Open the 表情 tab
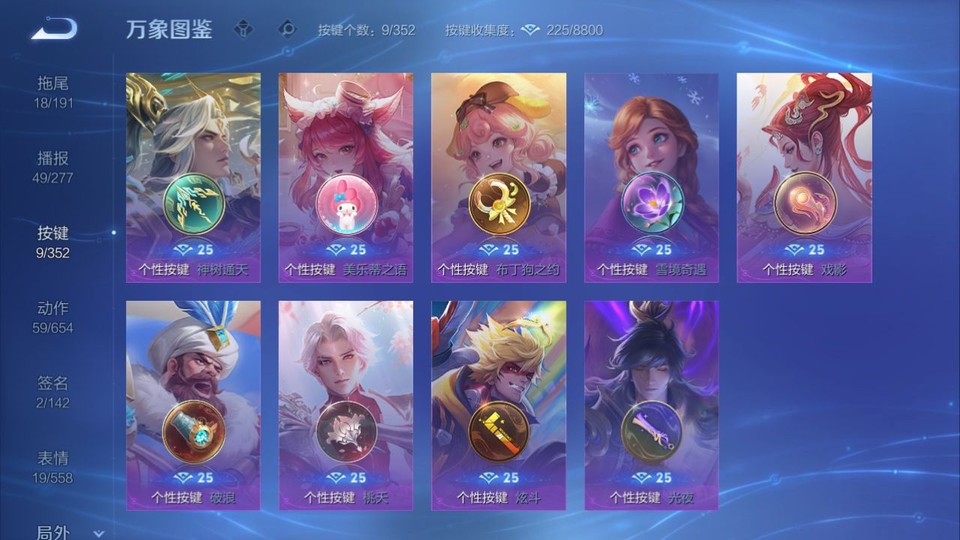This screenshot has height=540, width=960. (x=53, y=466)
